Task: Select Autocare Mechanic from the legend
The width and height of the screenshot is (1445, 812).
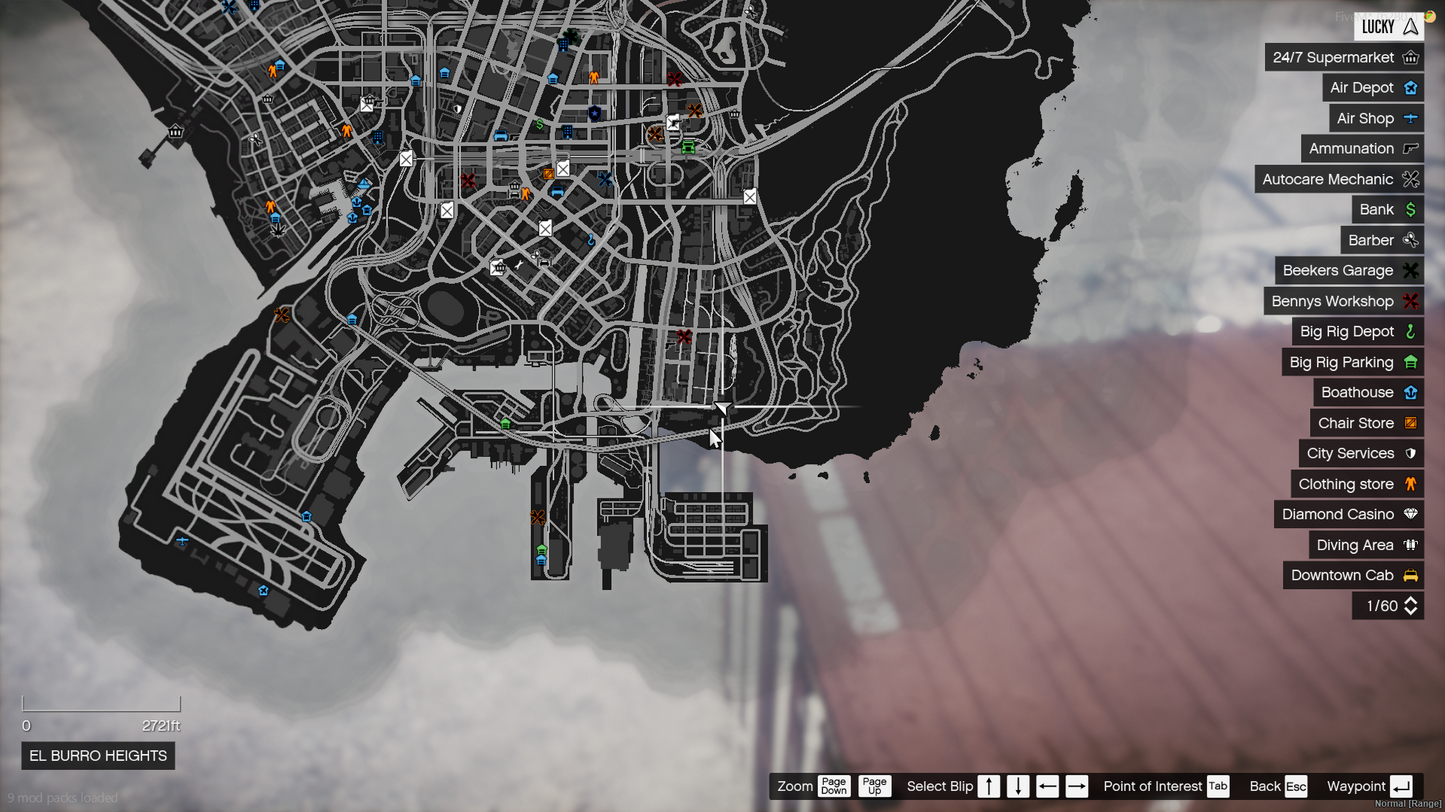Action: click(x=1339, y=180)
